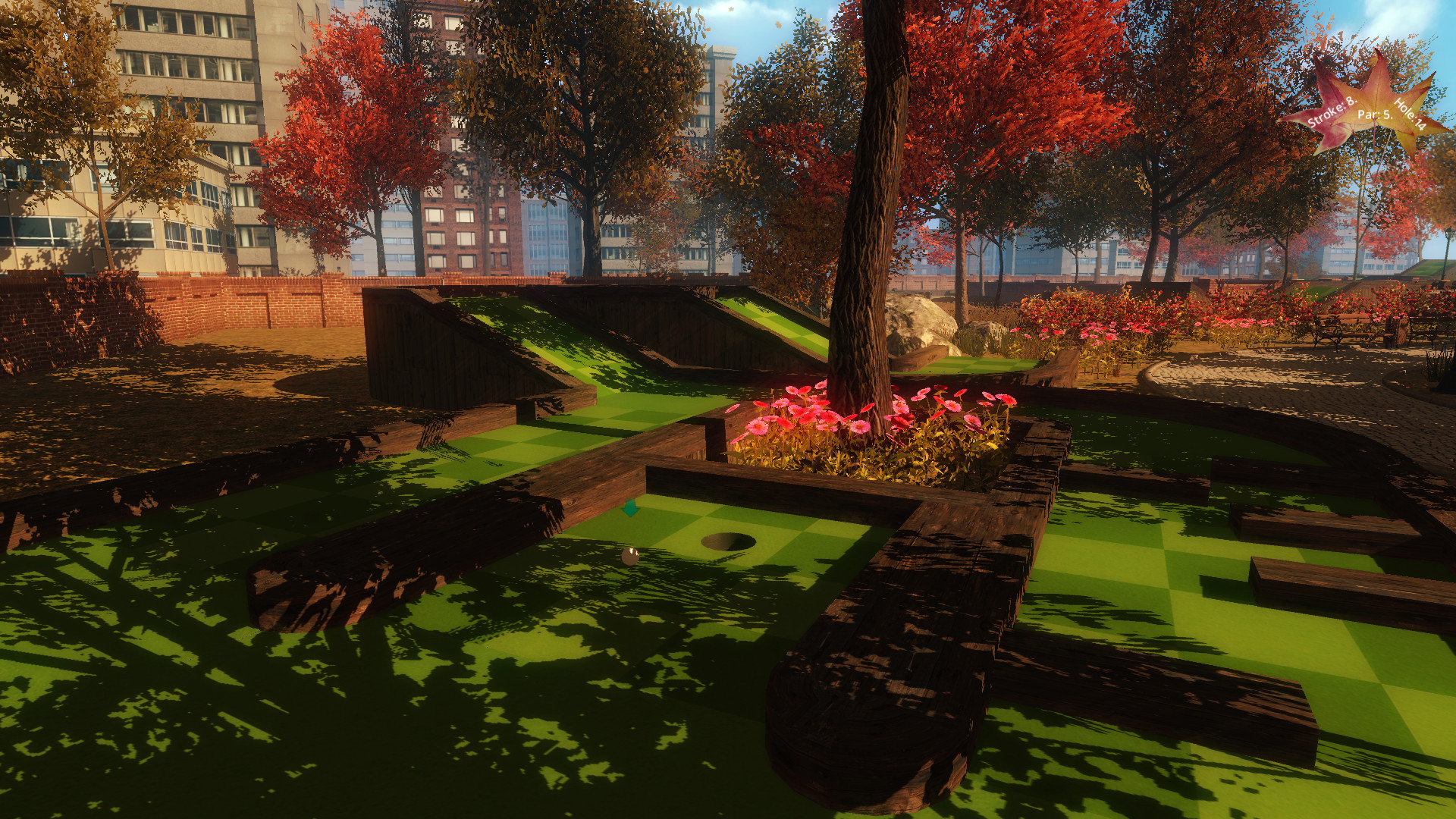Screen dimensions: 1456x819
Task: Toggle the Par: 5 label display
Action: tap(1375, 115)
